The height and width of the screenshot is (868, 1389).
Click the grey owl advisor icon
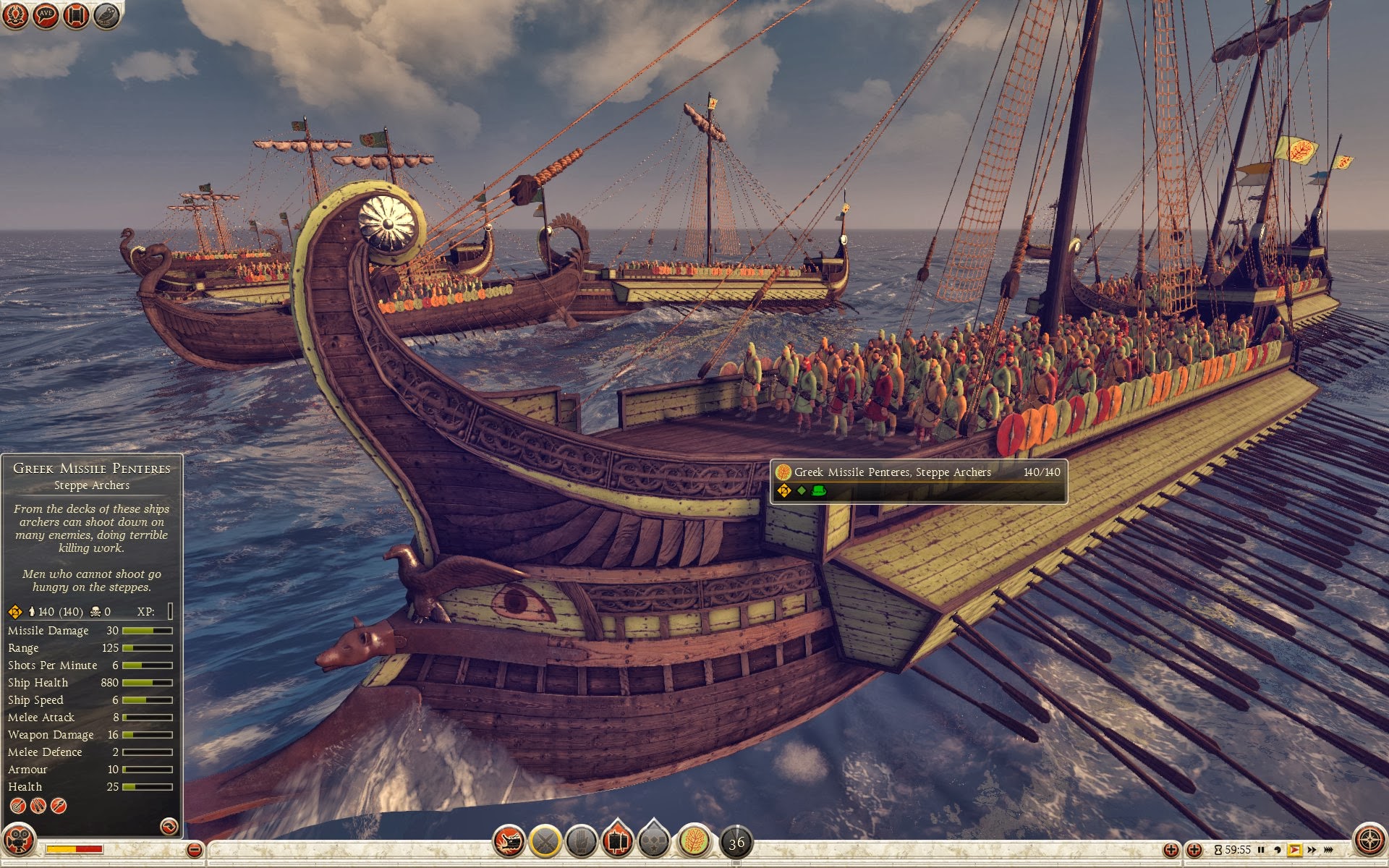pyautogui.click(x=106, y=15)
